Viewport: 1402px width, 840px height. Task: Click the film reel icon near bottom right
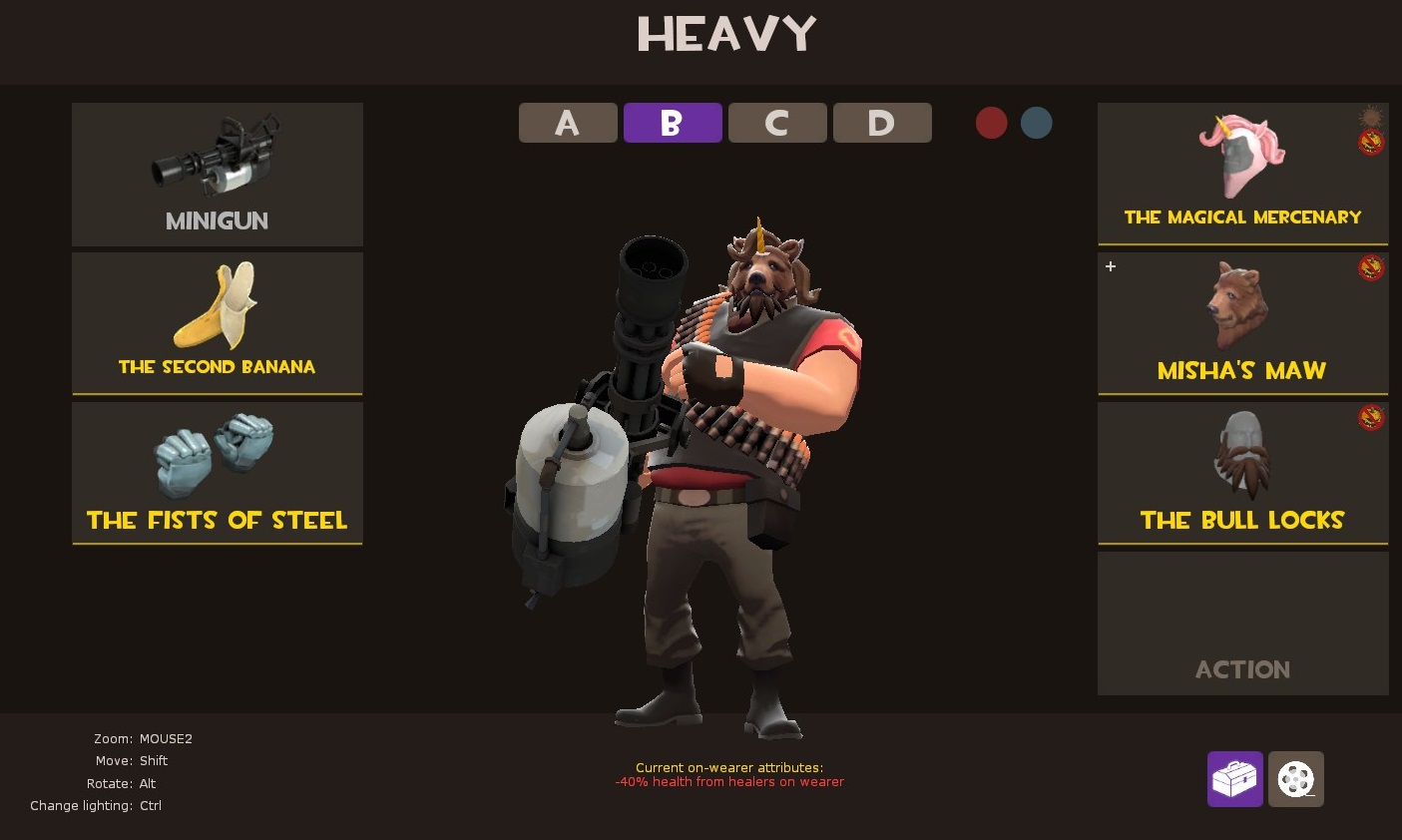pyautogui.click(x=1294, y=778)
